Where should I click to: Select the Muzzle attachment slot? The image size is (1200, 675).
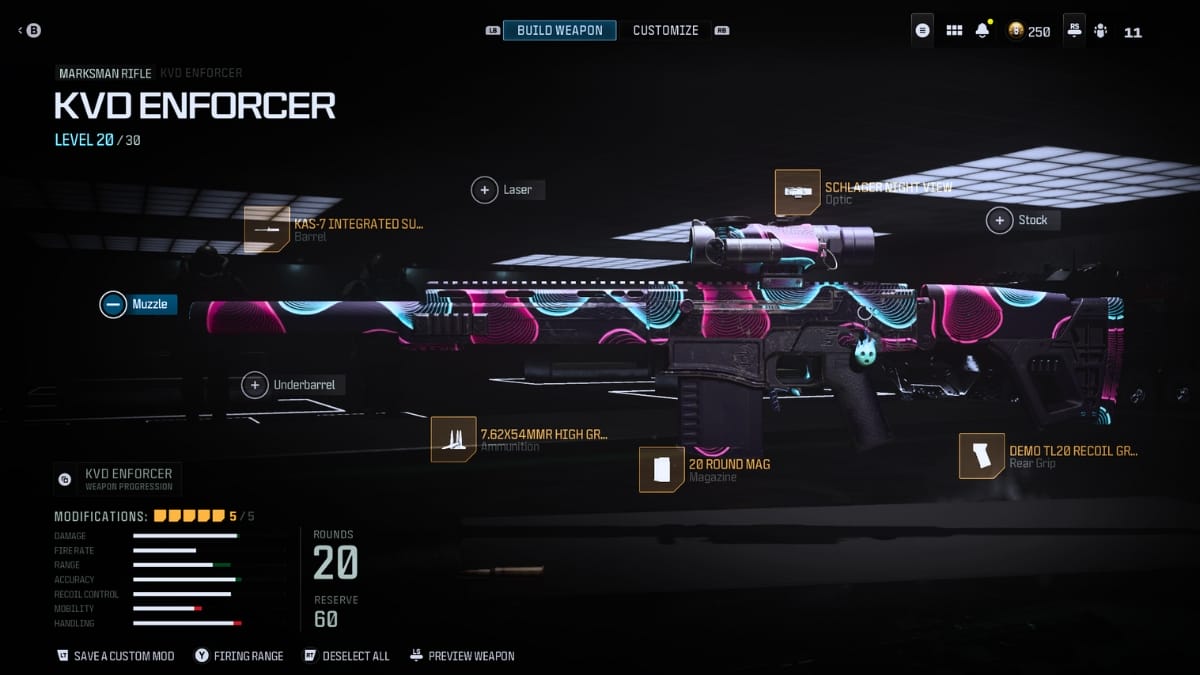[114, 304]
